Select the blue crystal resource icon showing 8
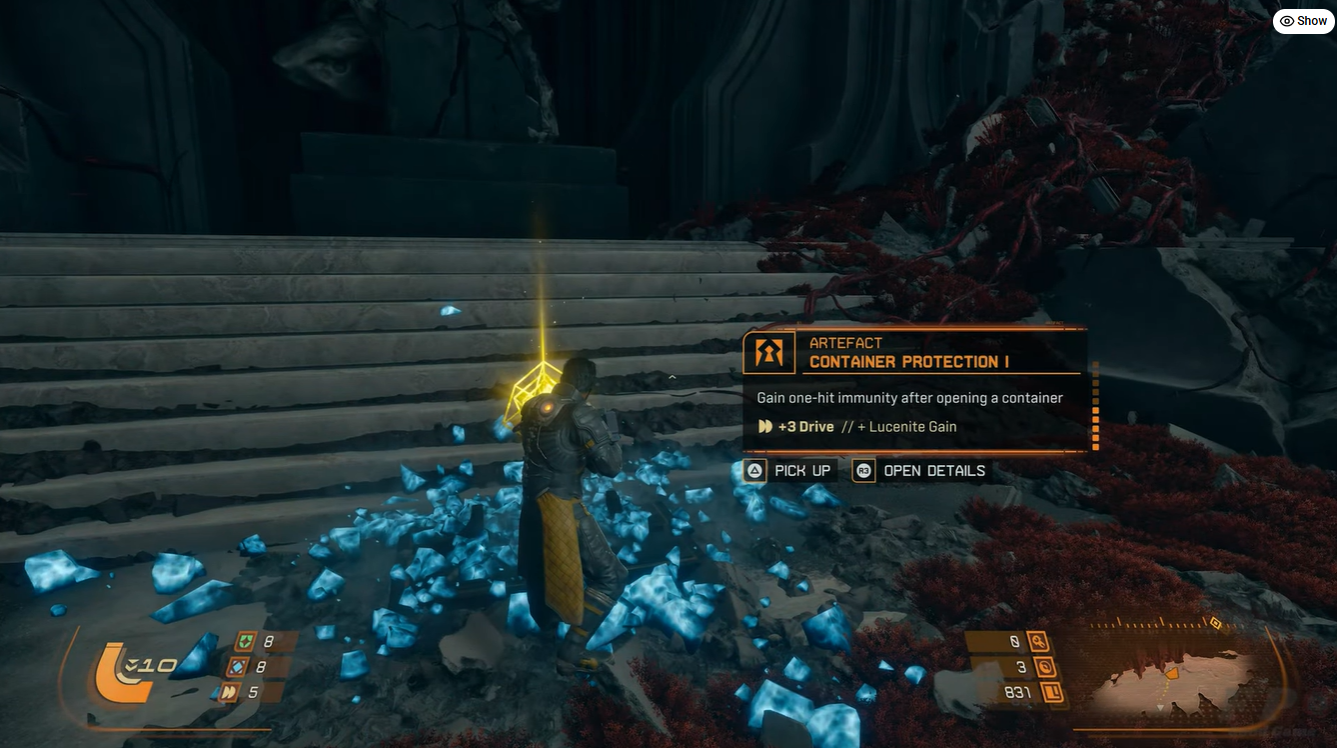 pyautogui.click(x=237, y=667)
